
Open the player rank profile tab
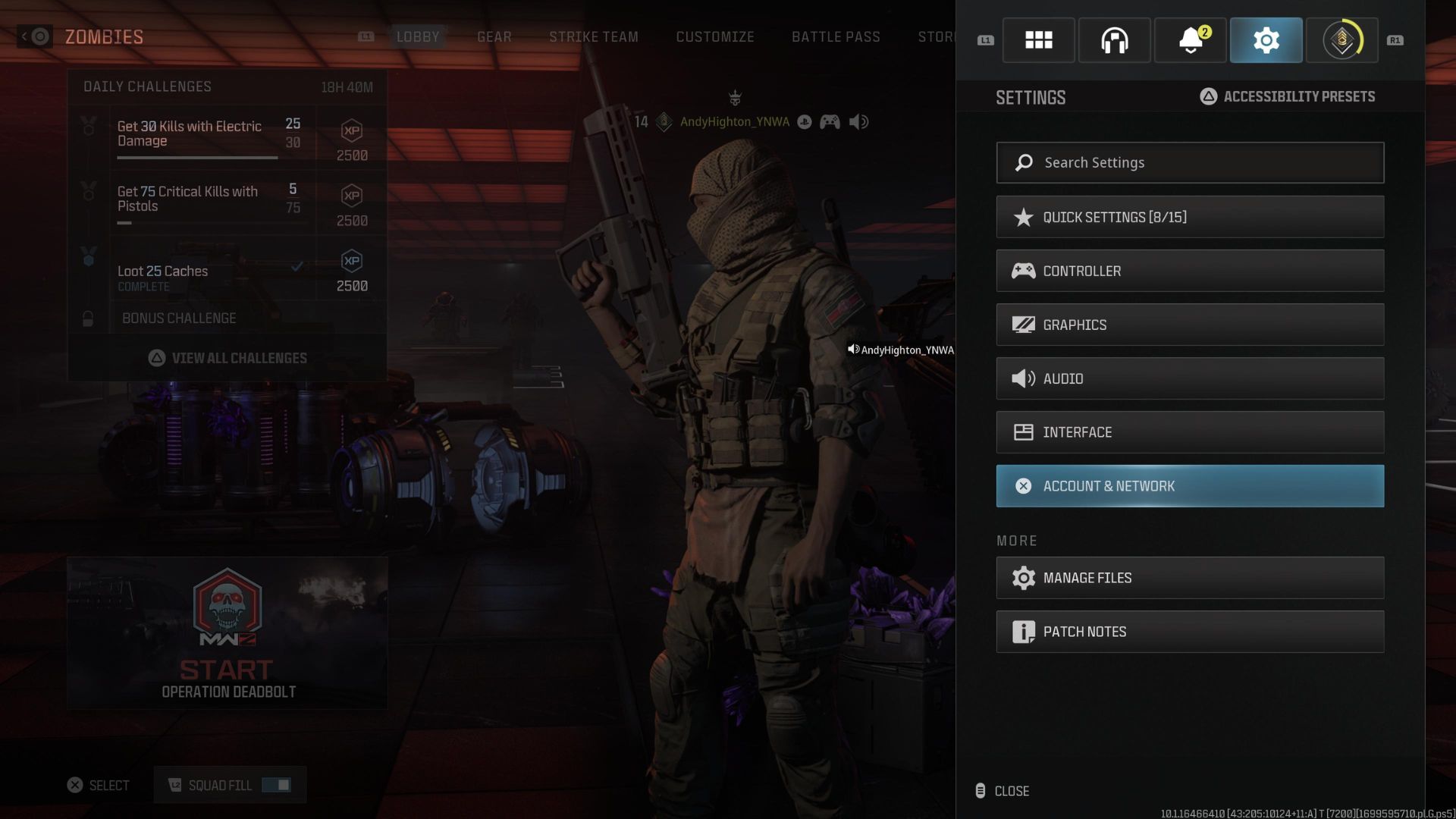point(1341,40)
